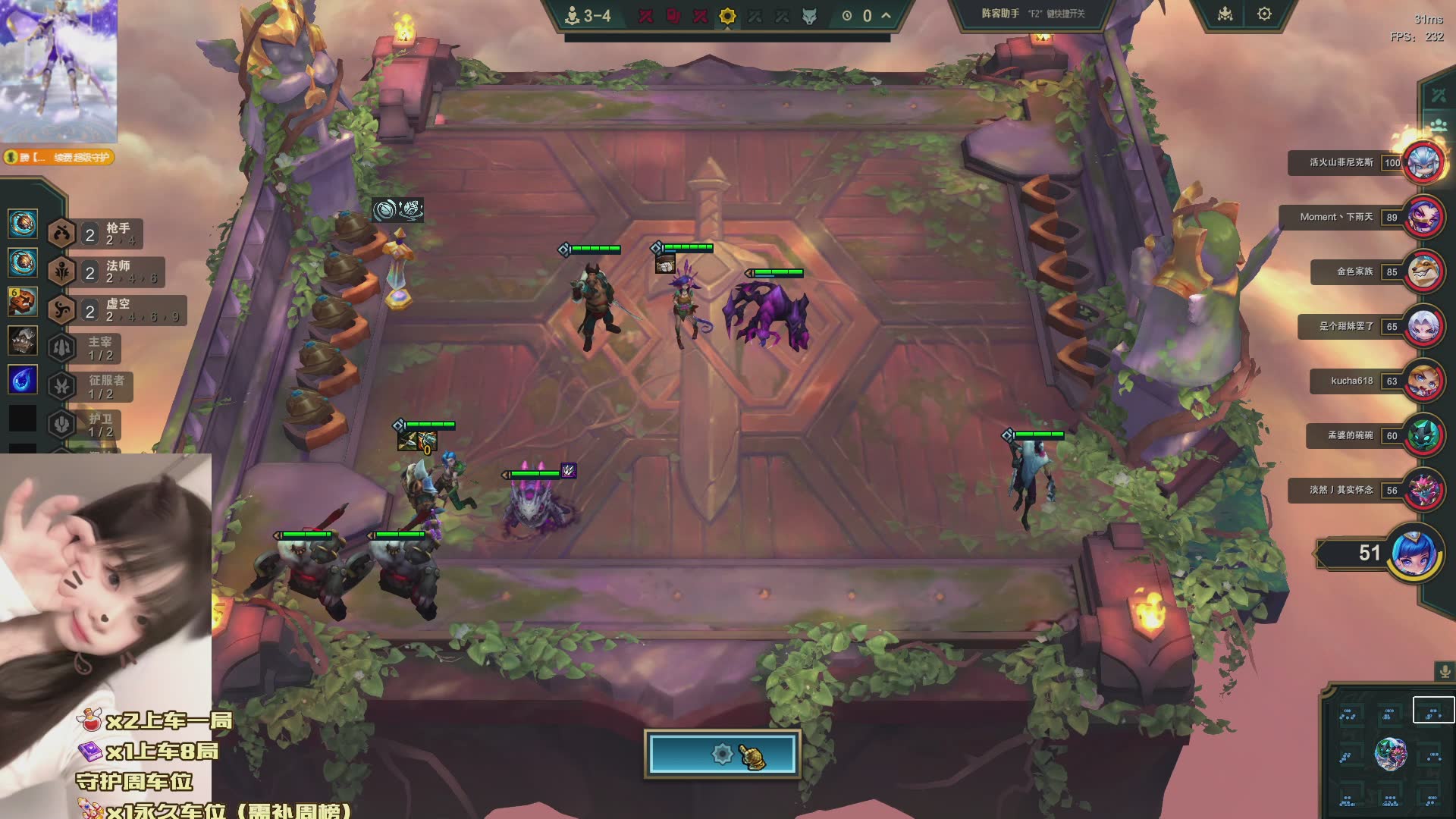This screenshot has height=819, width=1456.
Task: Click the crossed swords icon on right edge
Action: [1439, 96]
